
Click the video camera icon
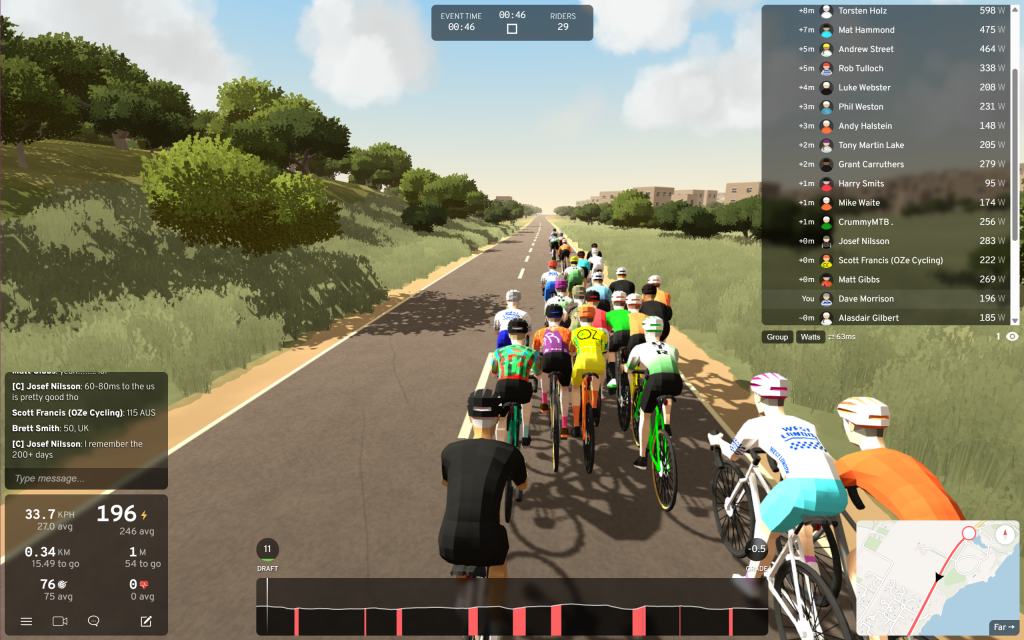(60, 621)
